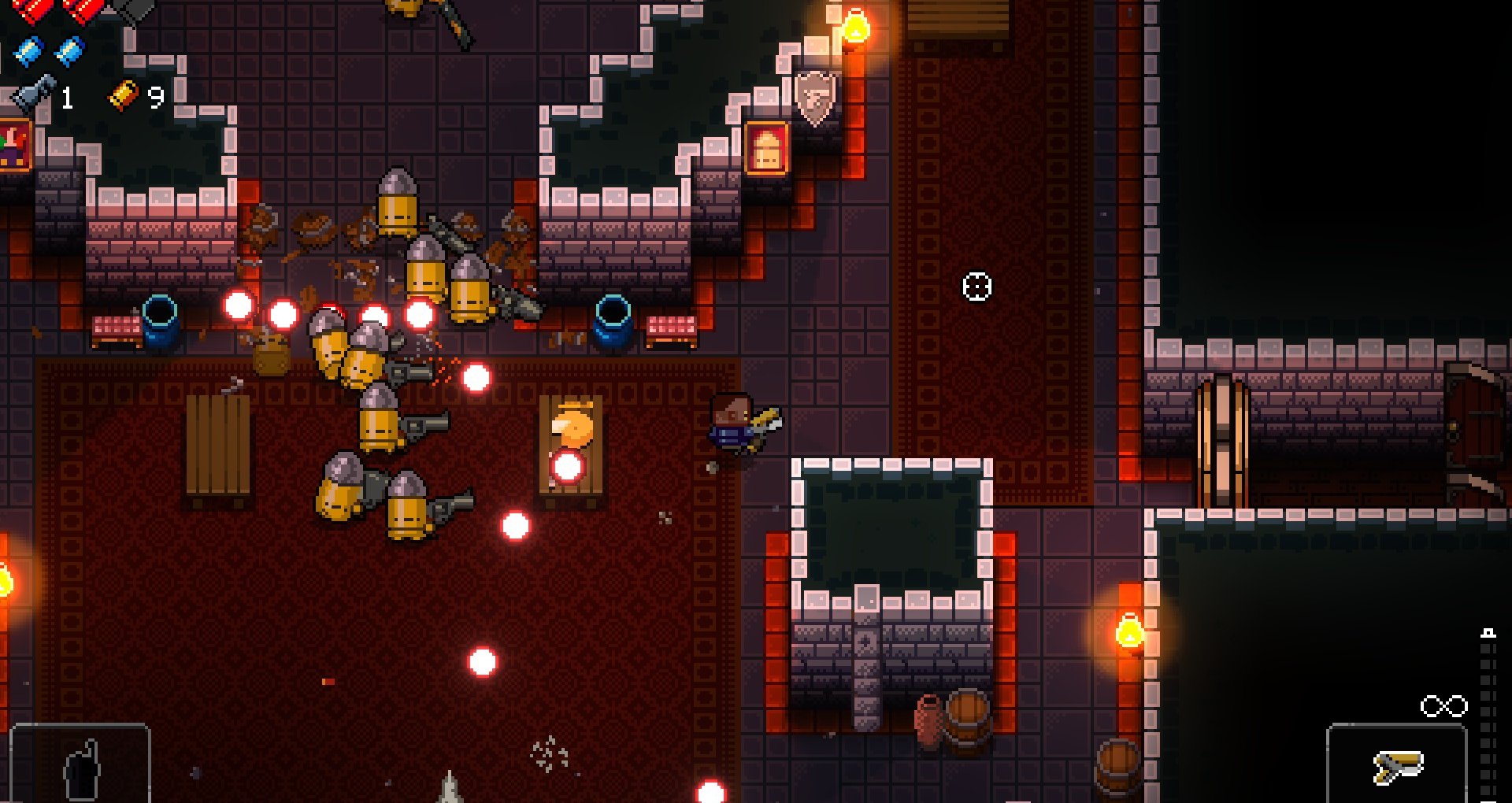The width and height of the screenshot is (1512, 803).
Task: Click the key icon beside the counter 1
Action: (x=33, y=94)
